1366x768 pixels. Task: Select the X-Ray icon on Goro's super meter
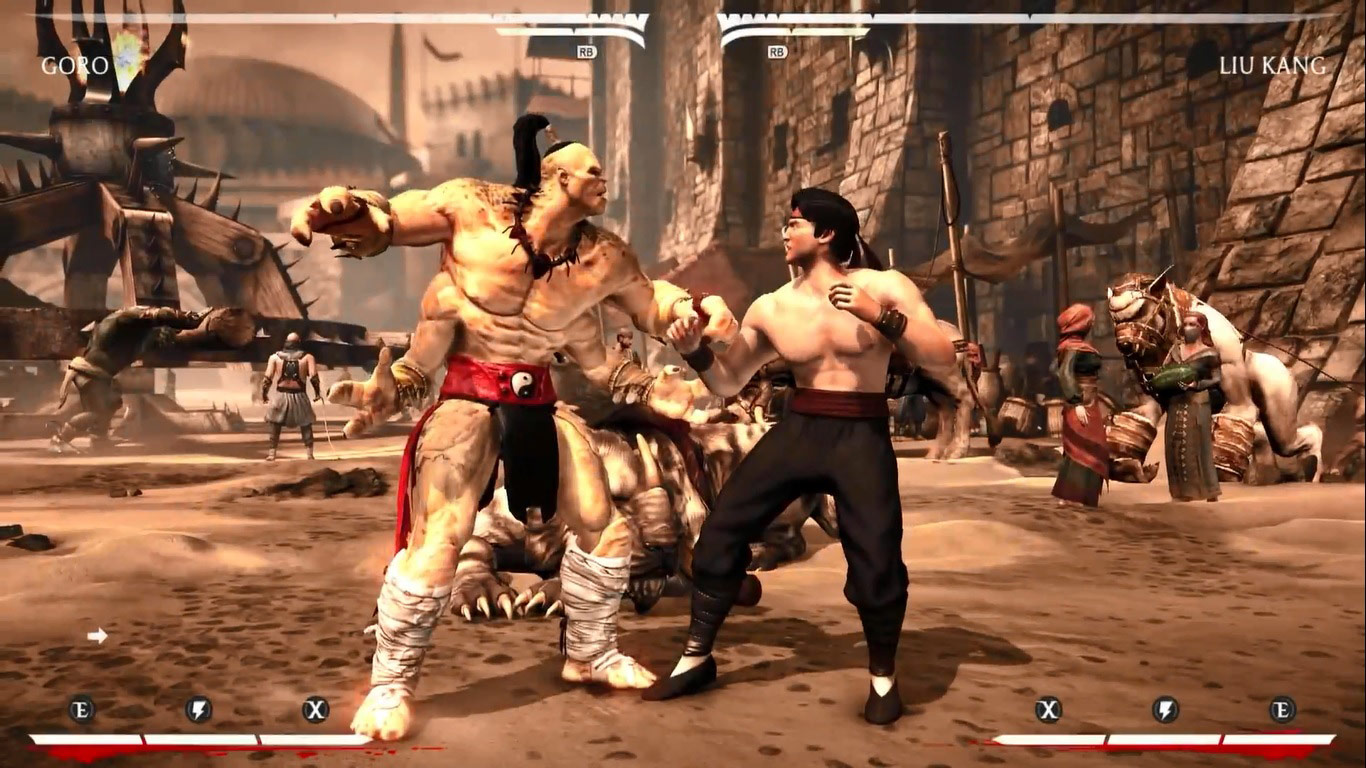tap(316, 710)
